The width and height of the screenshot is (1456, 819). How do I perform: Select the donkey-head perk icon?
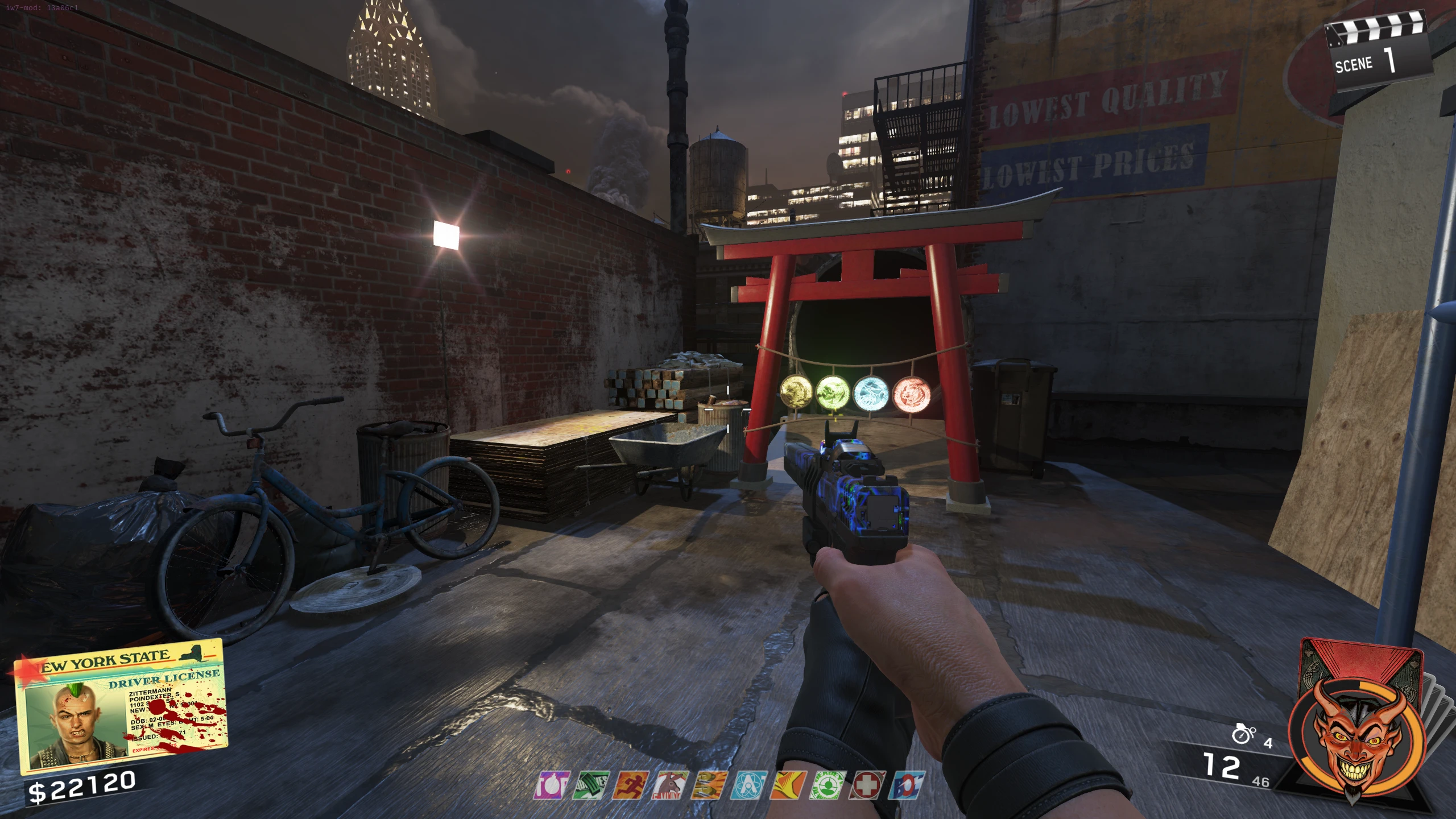(670, 785)
